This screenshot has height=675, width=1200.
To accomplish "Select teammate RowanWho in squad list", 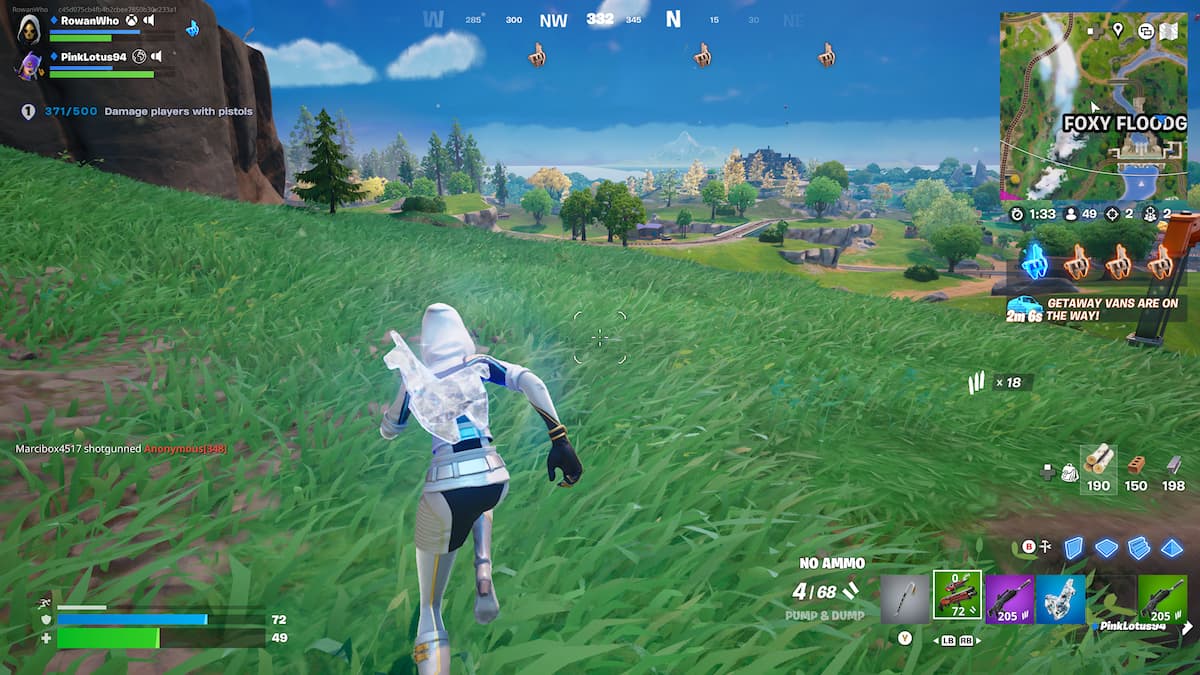I will coord(90,21).
